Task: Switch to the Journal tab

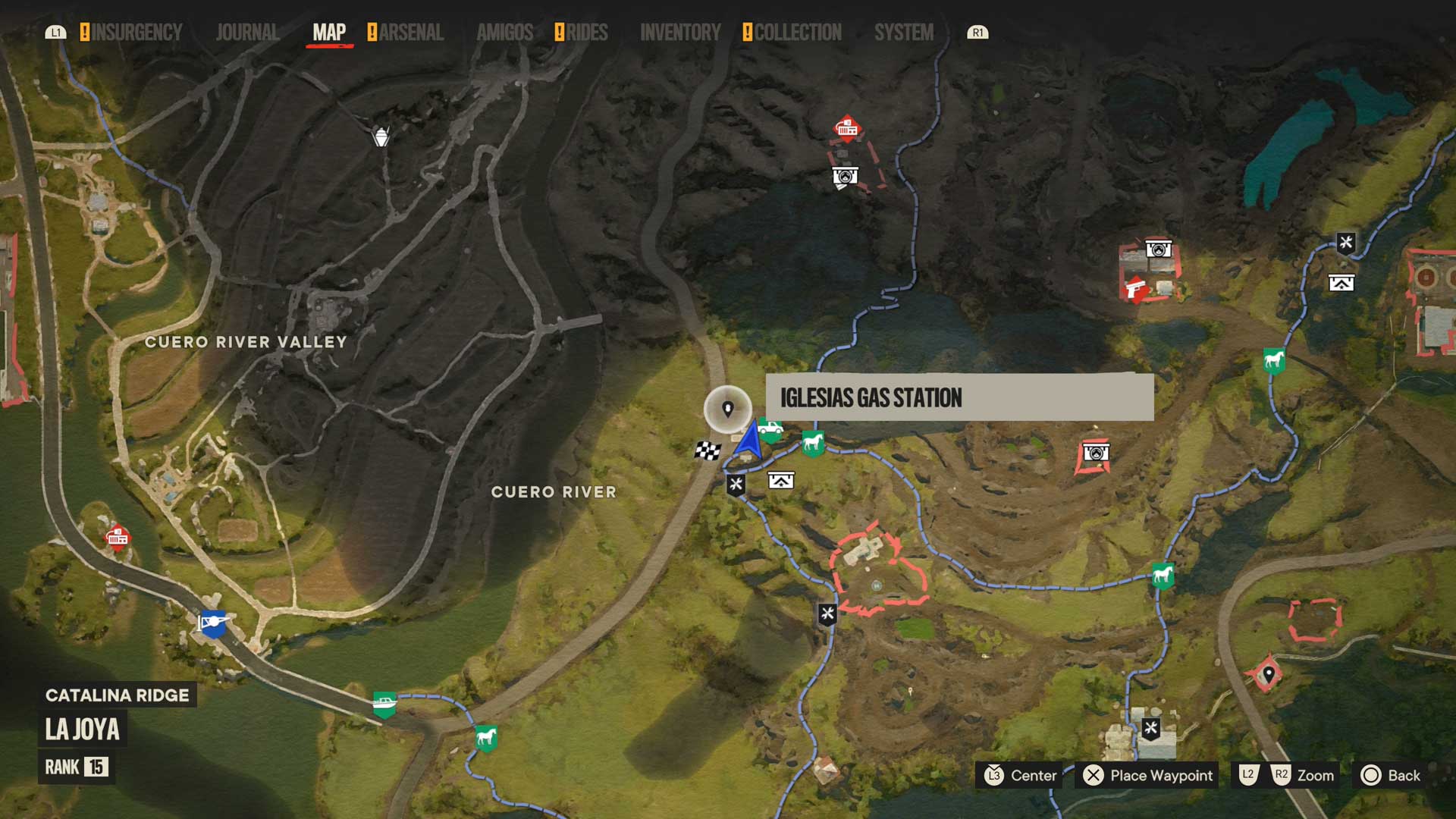Action: [x=247, y=33]
